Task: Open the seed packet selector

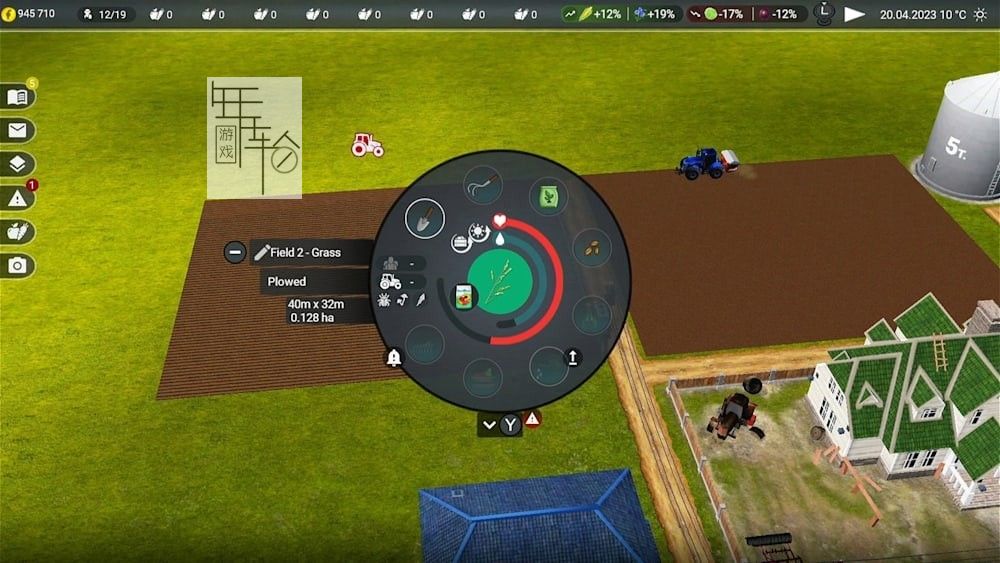Action: [x=463, y=297]
